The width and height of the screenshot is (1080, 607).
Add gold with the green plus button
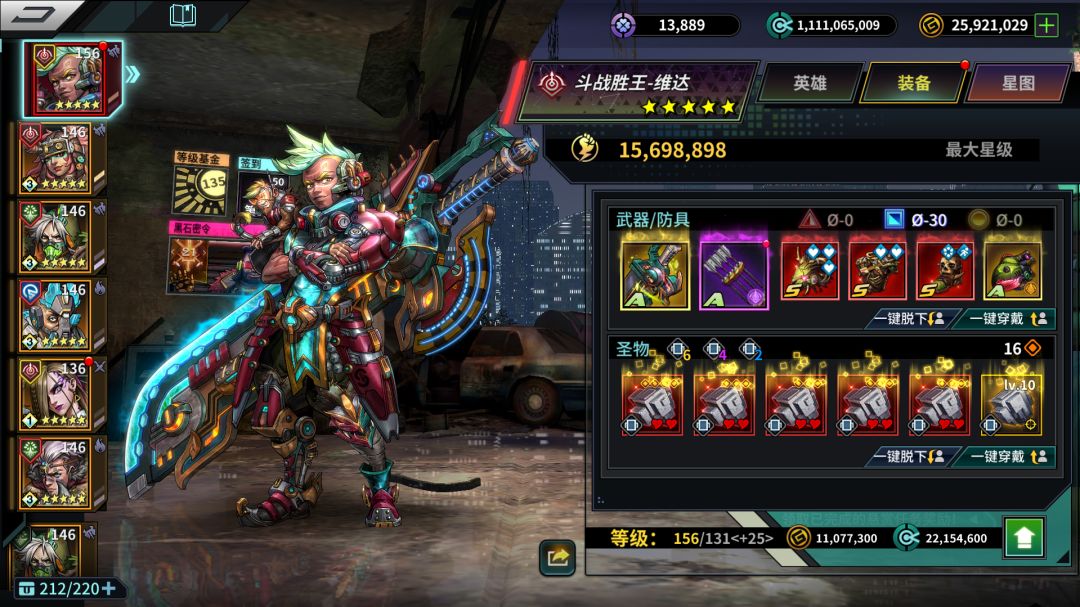[x=1046, y=26]
